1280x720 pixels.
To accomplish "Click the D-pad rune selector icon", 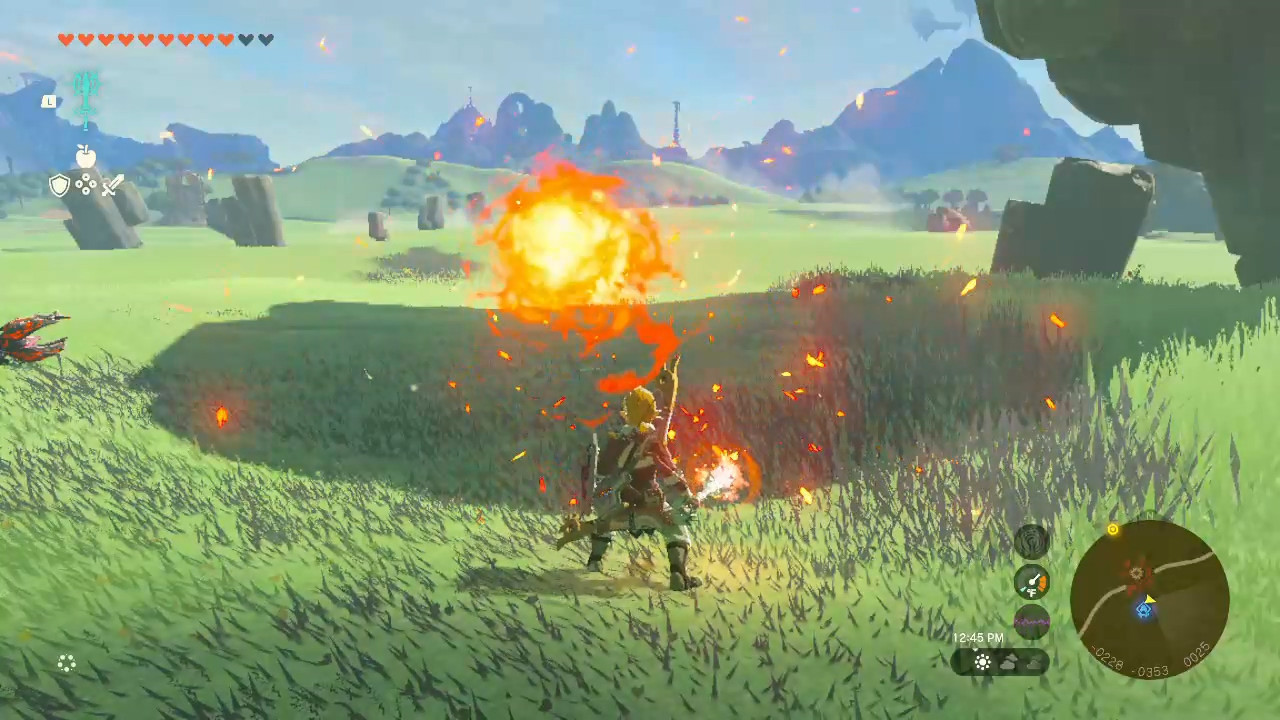I will click(86, 185).
